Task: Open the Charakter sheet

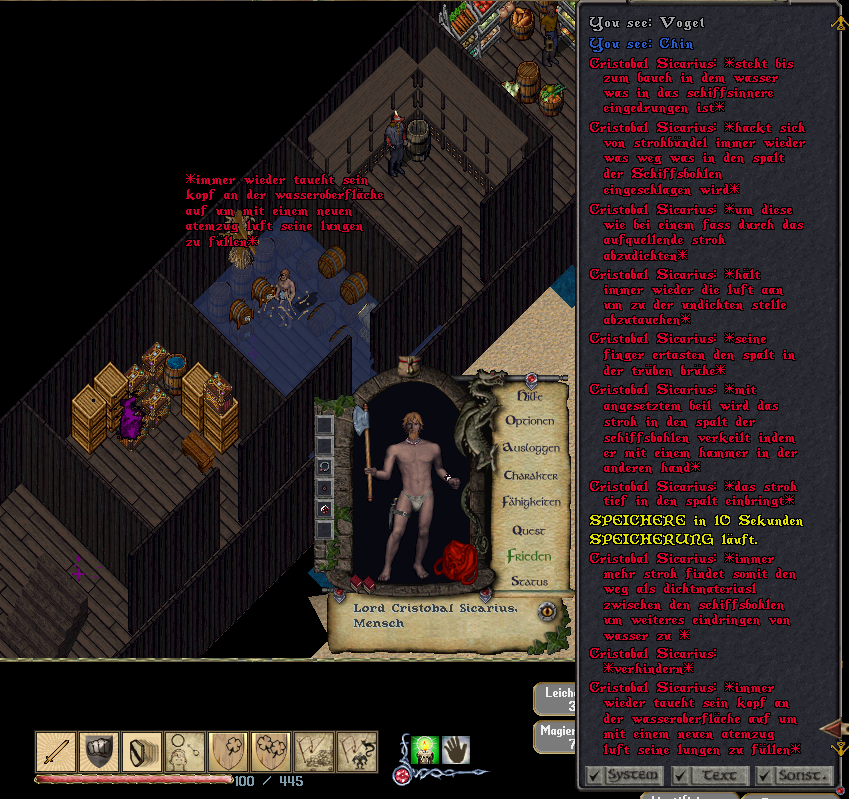Action: [x=530, y=475]
